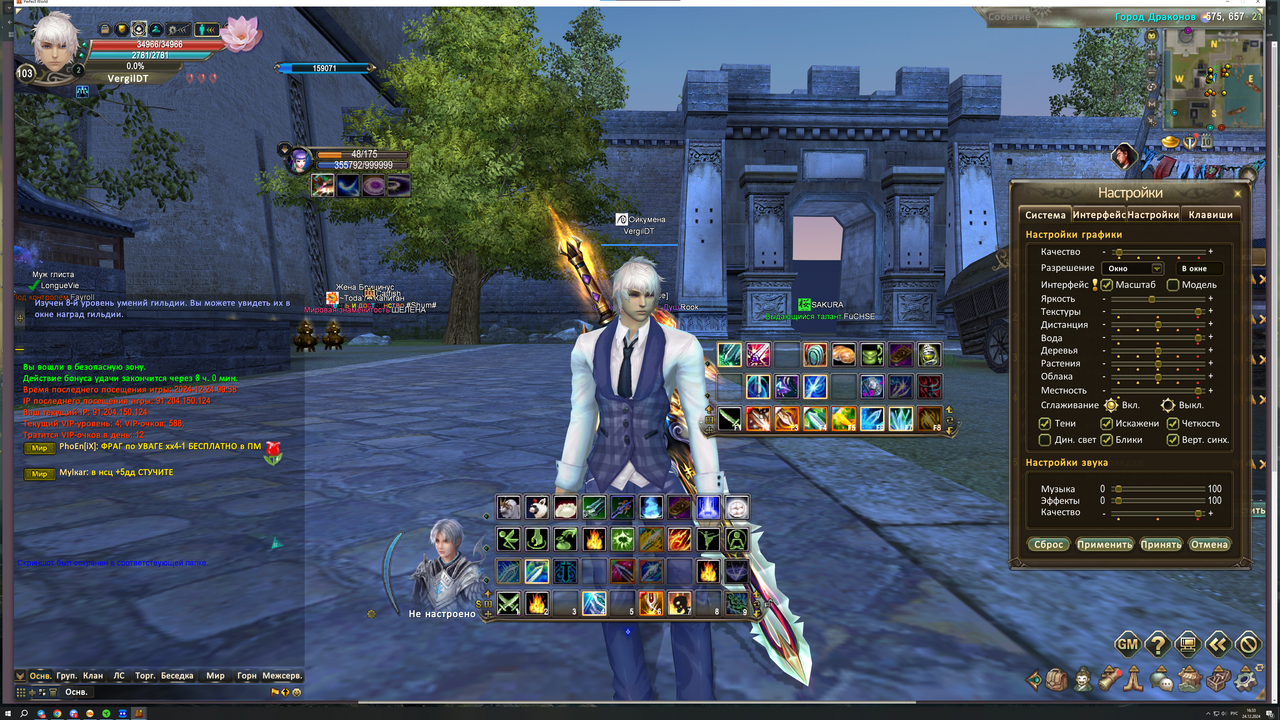Open the GM help button

click(x=1127, y=645)
